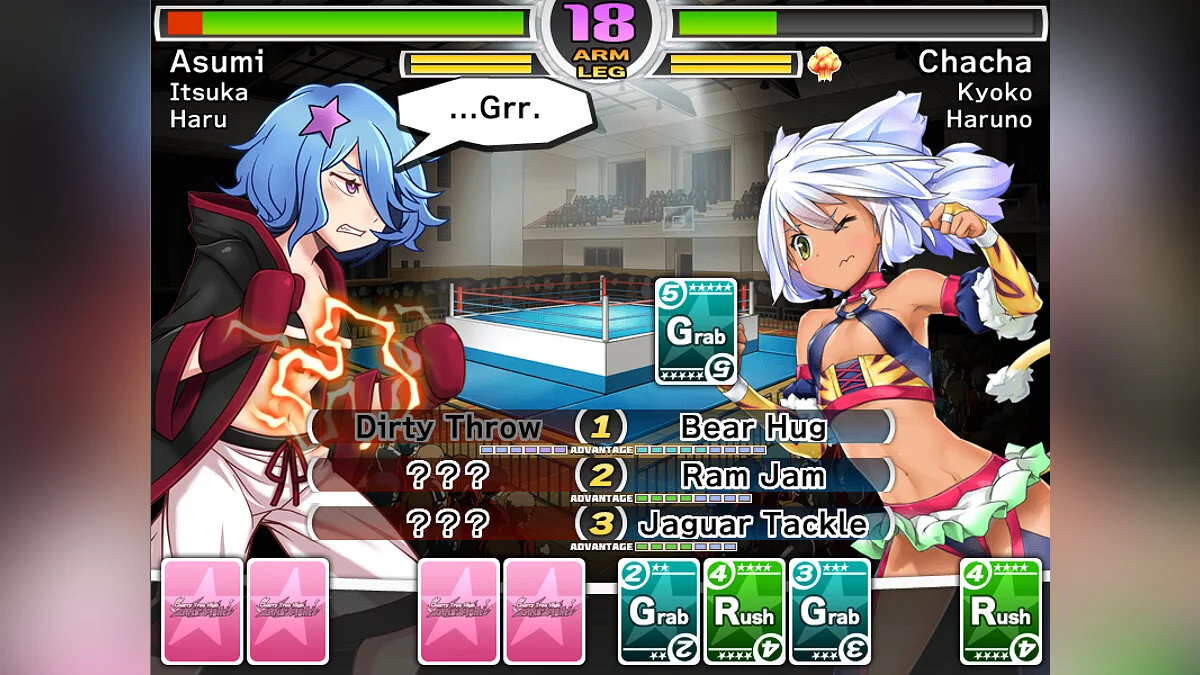The height and width of the screenshot is (675, 1200).
Task: Click the explosion icon beside Chacha's gauge
Action: (x=824, y=64)
